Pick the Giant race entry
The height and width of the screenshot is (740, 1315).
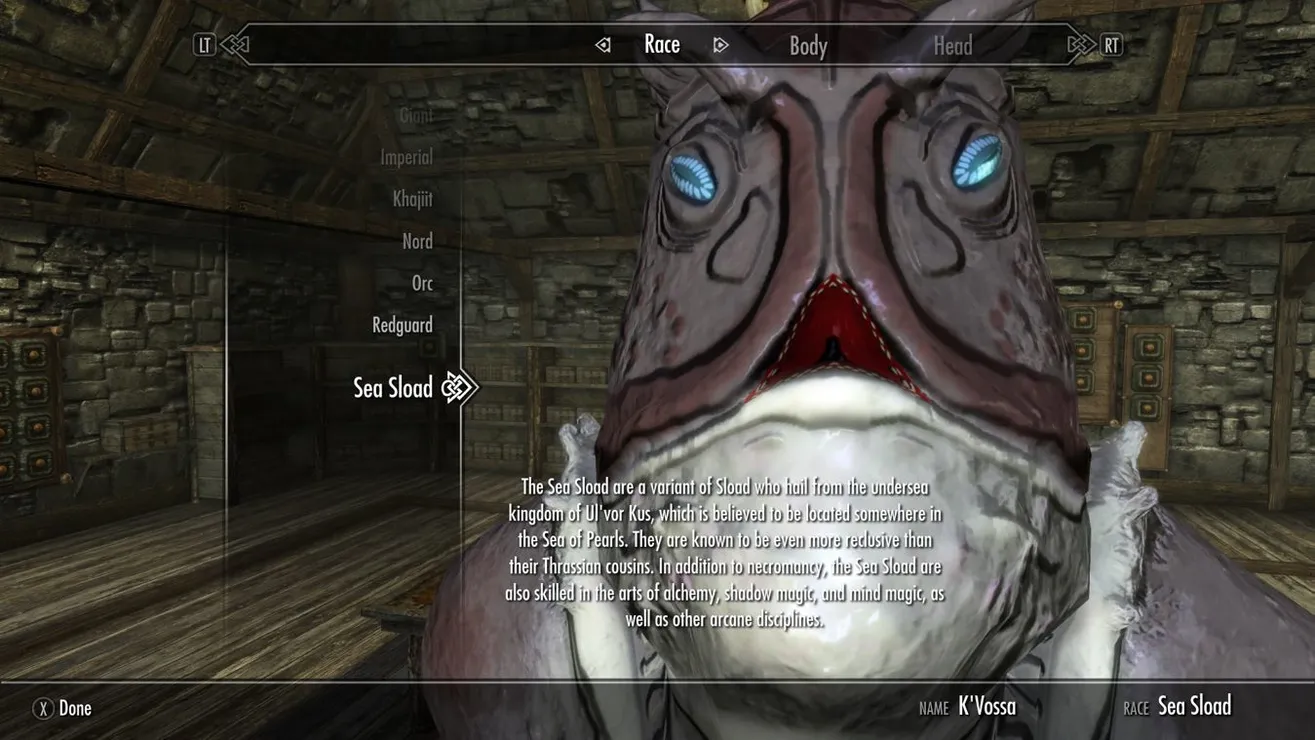point(416,115)
